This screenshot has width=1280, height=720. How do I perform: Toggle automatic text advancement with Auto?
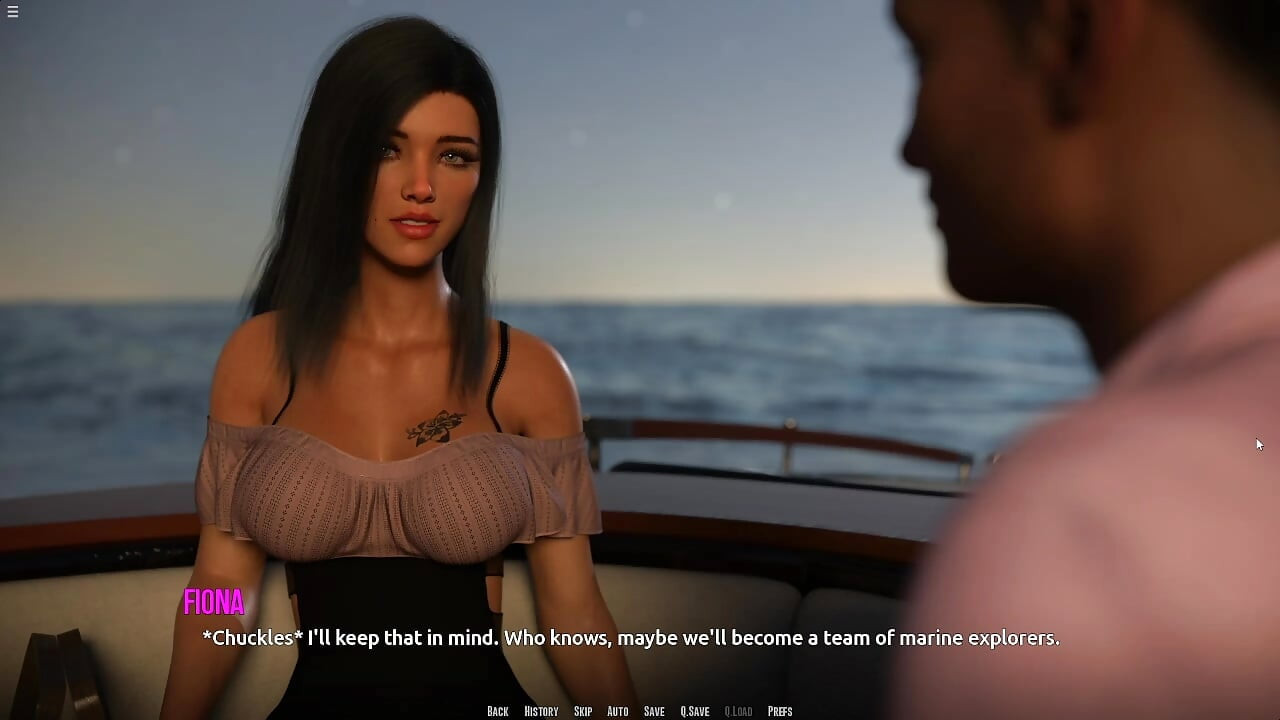pos(617,711)
